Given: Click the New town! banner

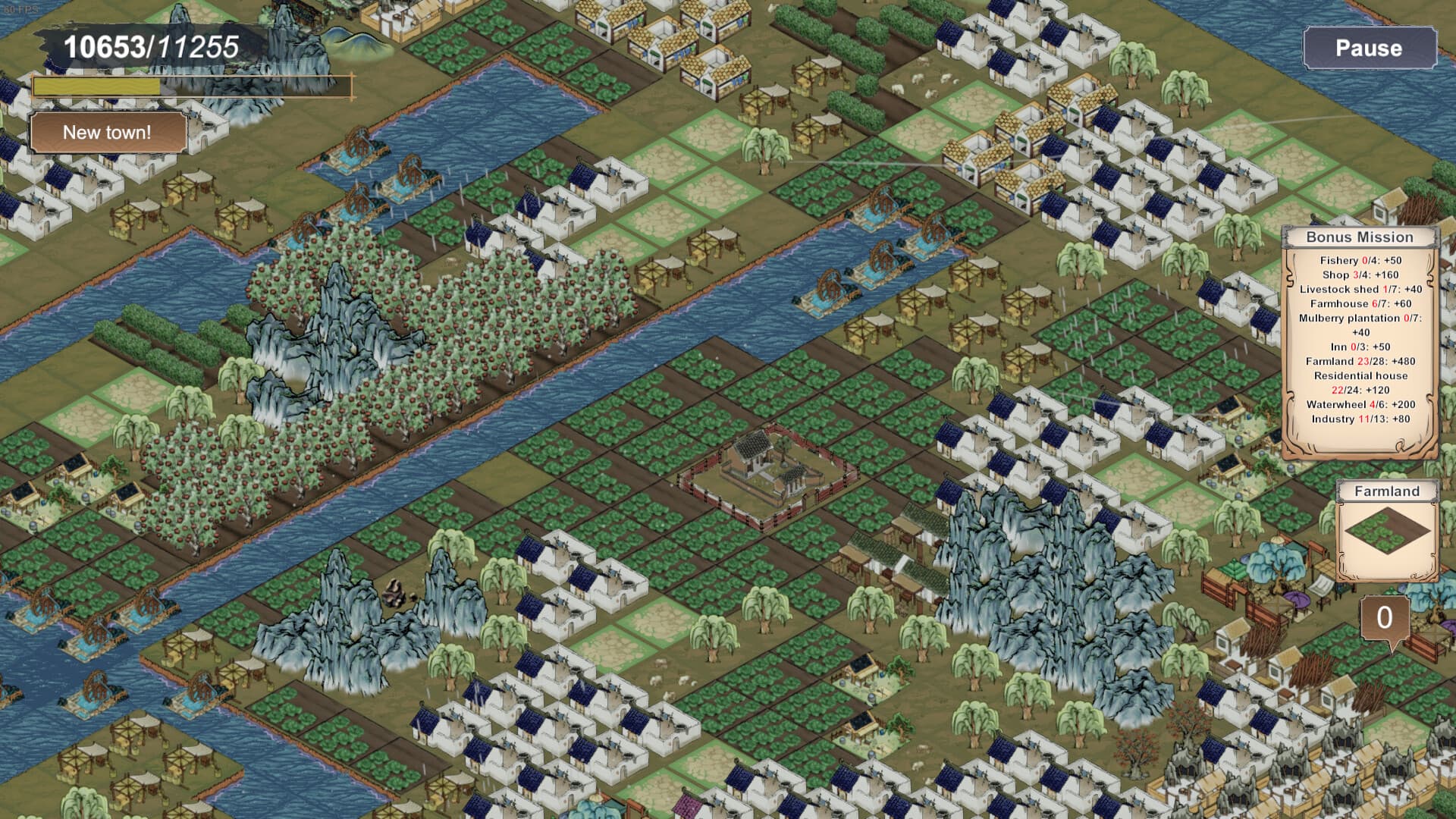Looking at the screenshot, I should click(x=106, y=133).
